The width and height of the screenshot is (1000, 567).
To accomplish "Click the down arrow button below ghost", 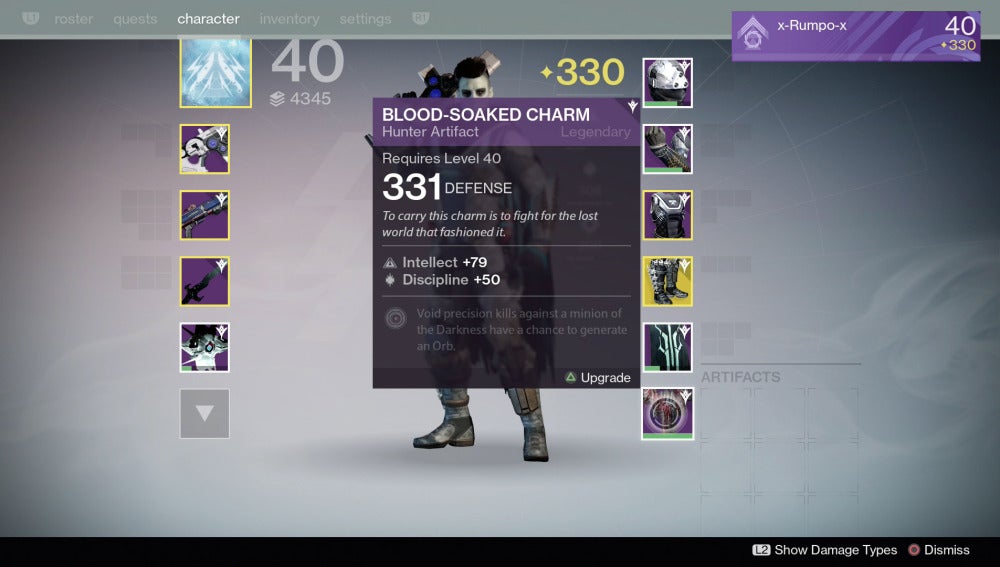I will tap(205, 413).
